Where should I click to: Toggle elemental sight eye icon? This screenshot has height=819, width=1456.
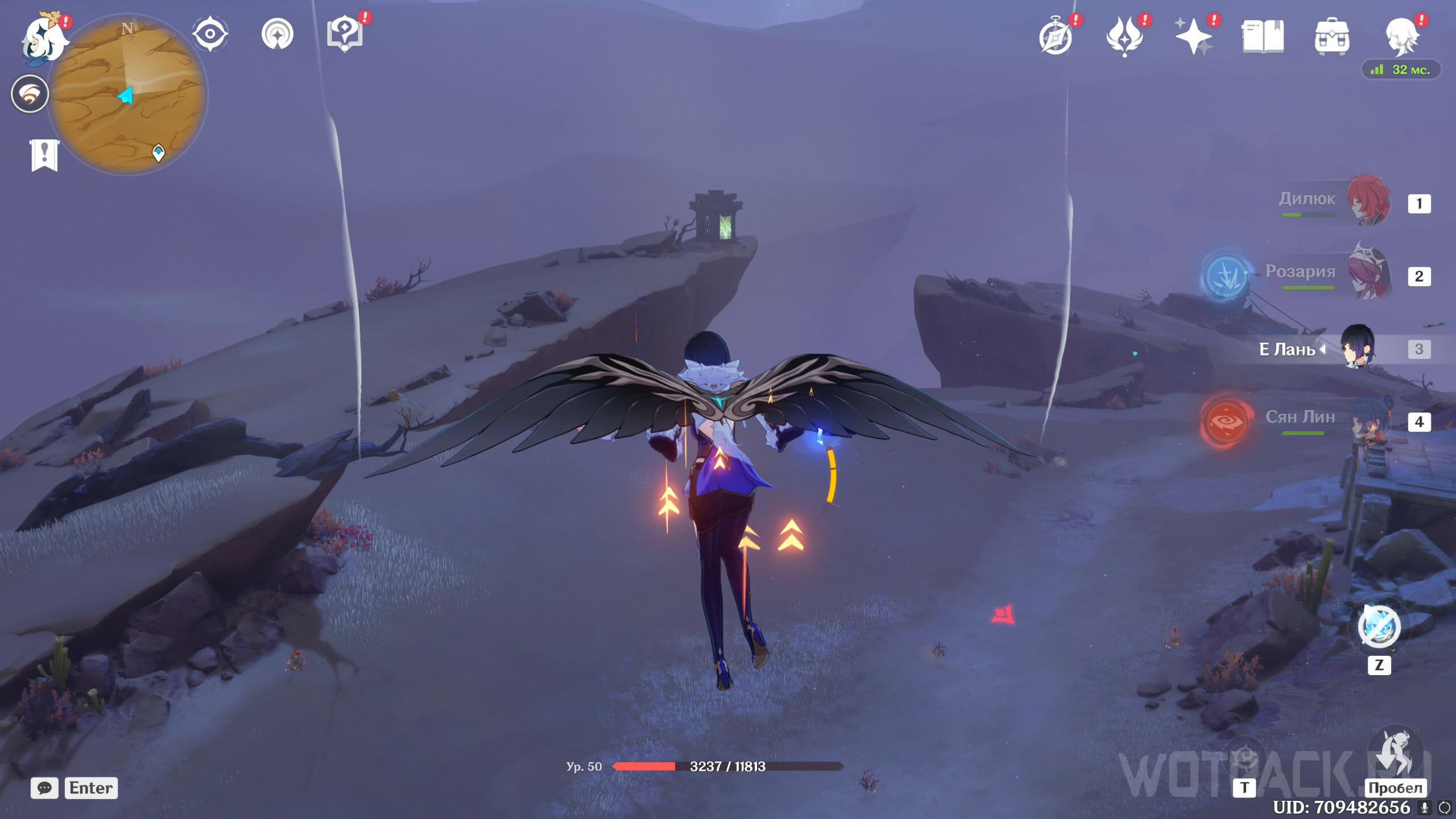pos(210,34)
